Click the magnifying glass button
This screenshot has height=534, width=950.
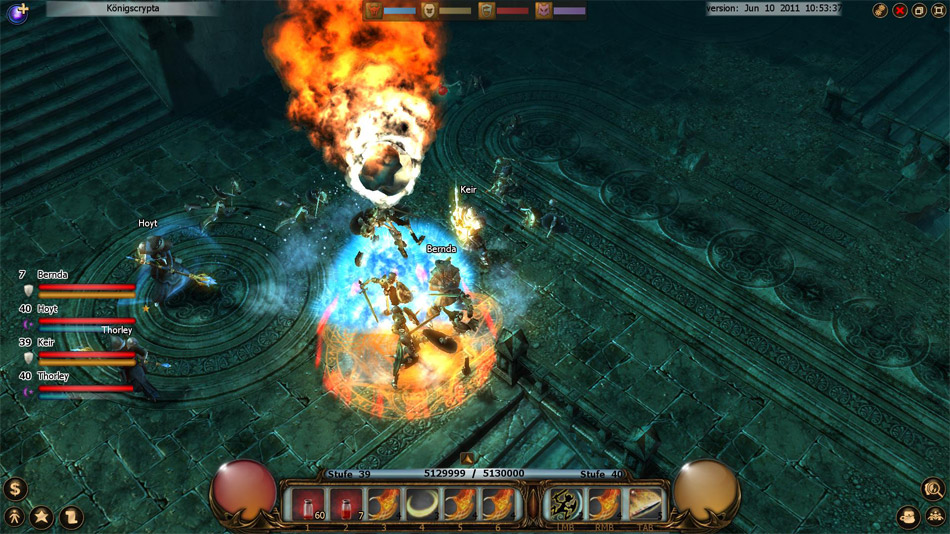(934, 489)
